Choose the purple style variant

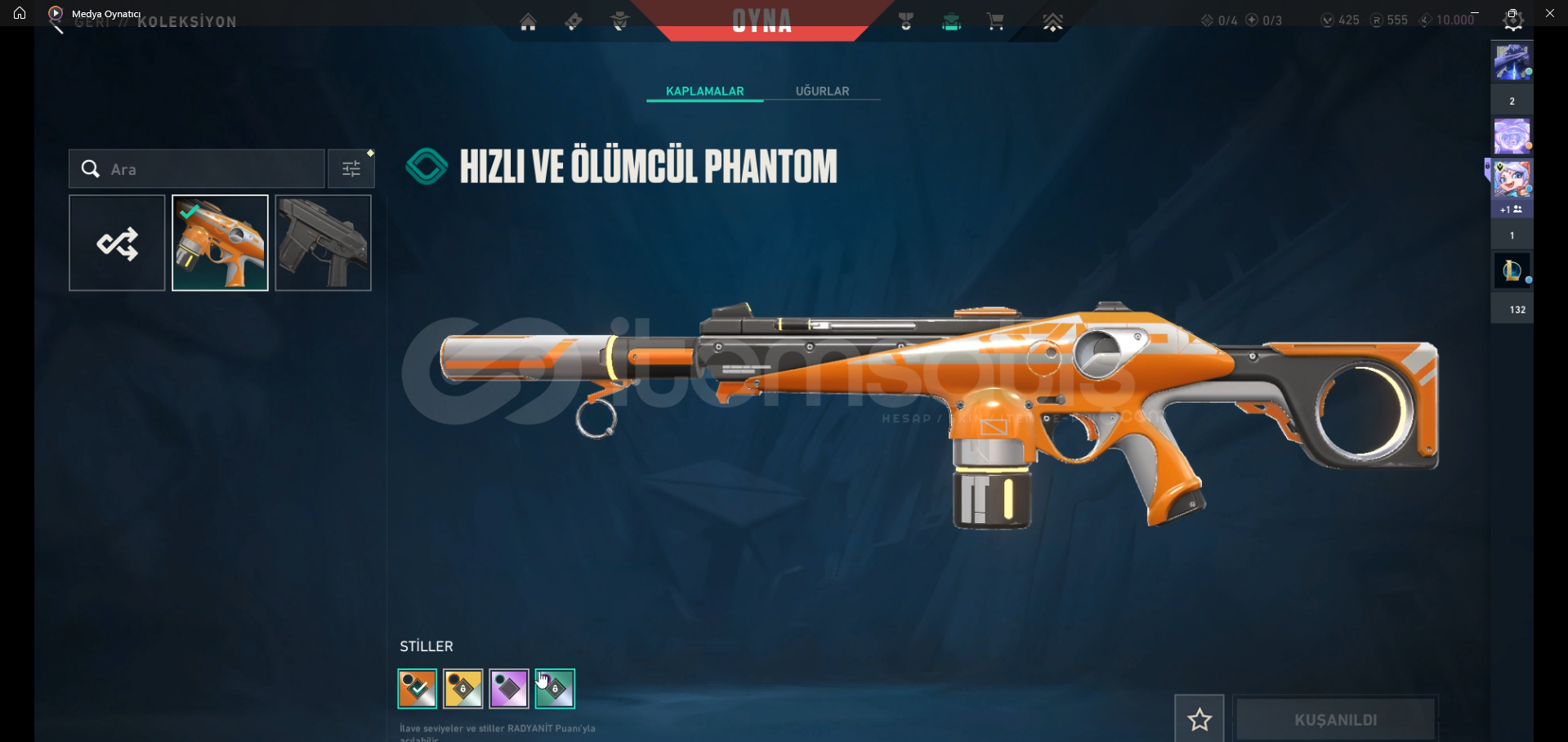click(509, 689)
